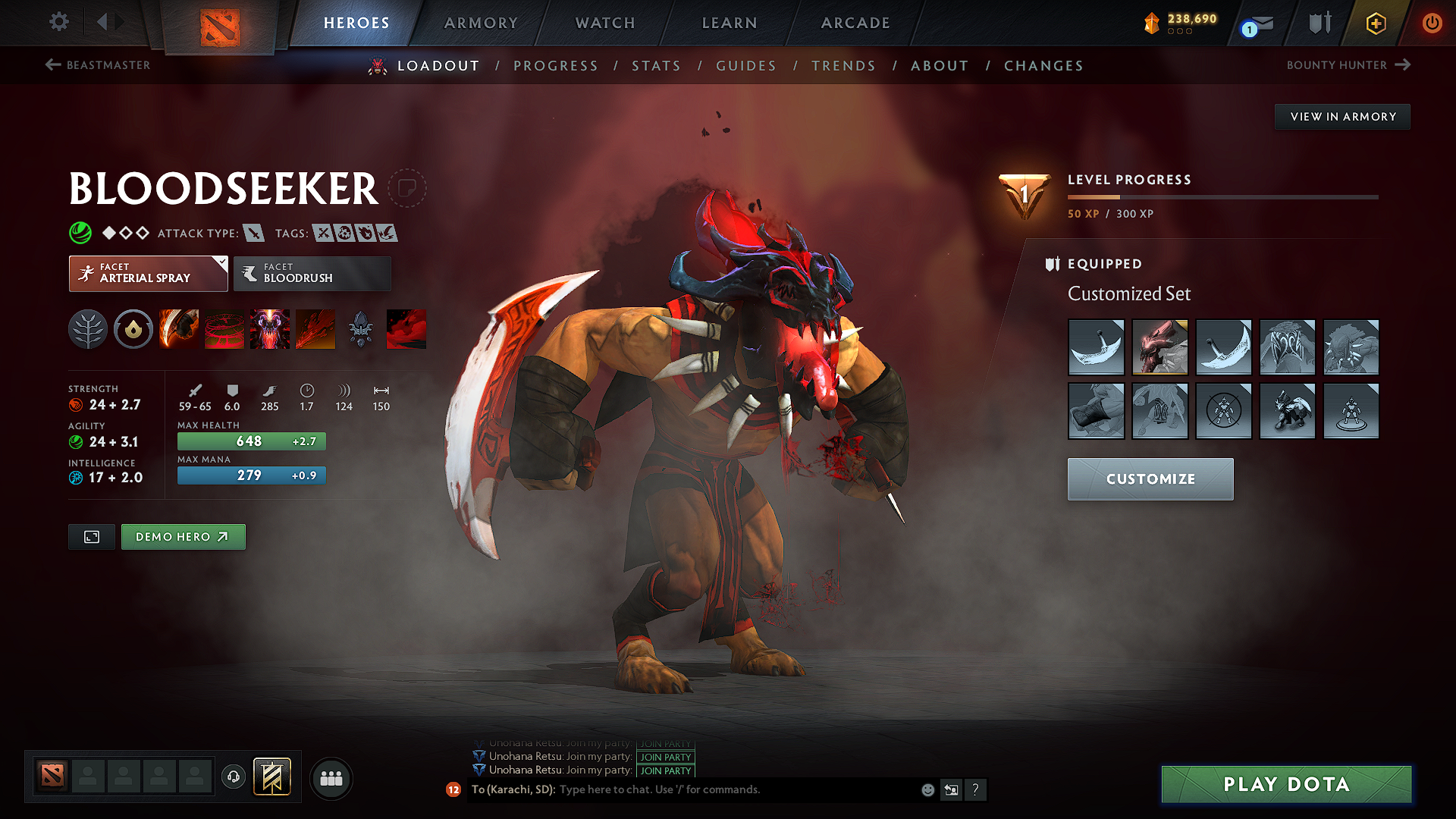Toggle the Aghanim's Scepter upgrade icon

pyautogui.click(x=361, y=329)
